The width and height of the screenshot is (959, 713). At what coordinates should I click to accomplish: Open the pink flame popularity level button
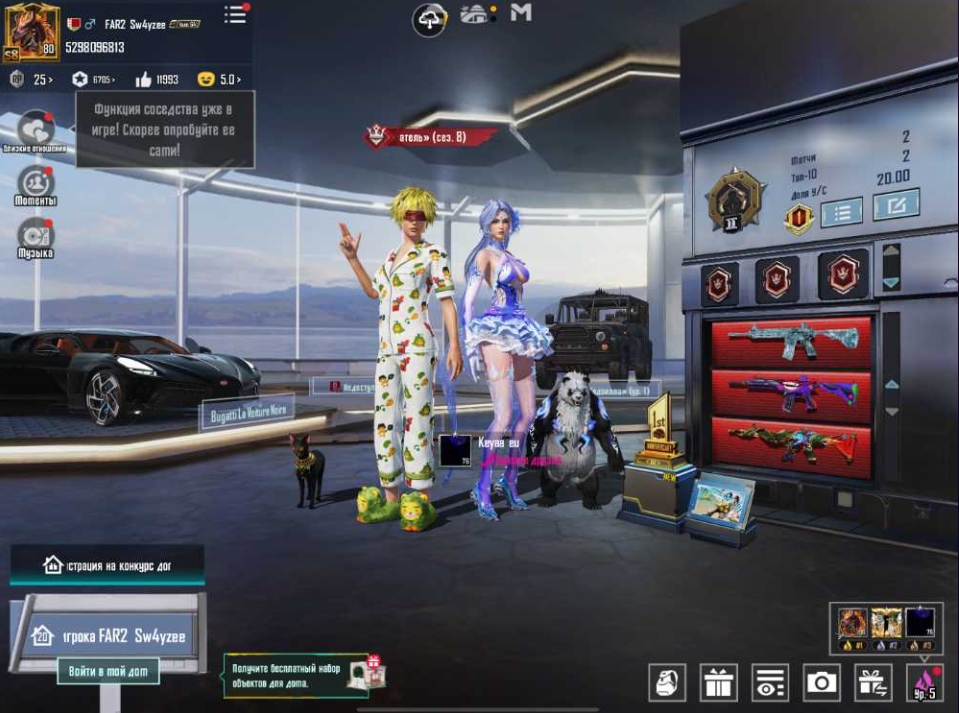[x=926, y=682]
